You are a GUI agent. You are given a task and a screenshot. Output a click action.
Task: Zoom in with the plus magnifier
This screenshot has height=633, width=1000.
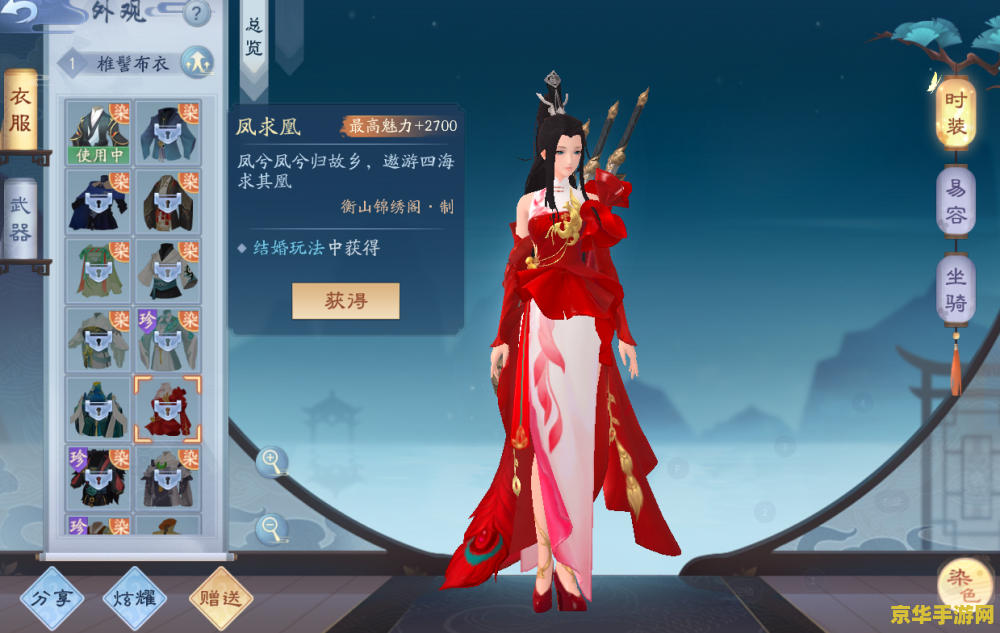271,461
